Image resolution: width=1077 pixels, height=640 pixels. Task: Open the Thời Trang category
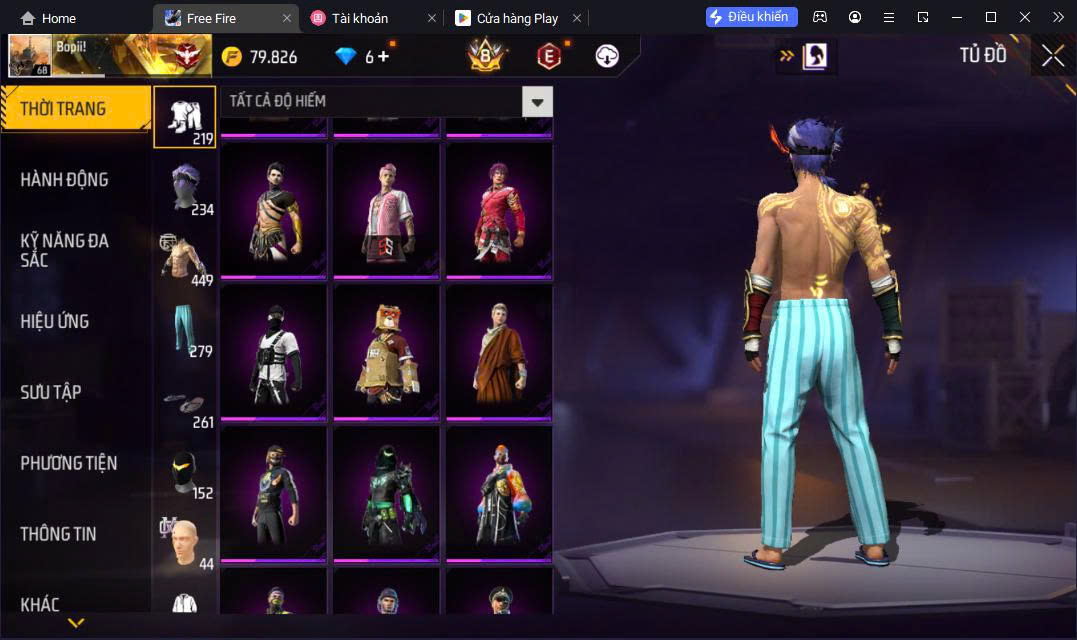[x=64, y=109]
